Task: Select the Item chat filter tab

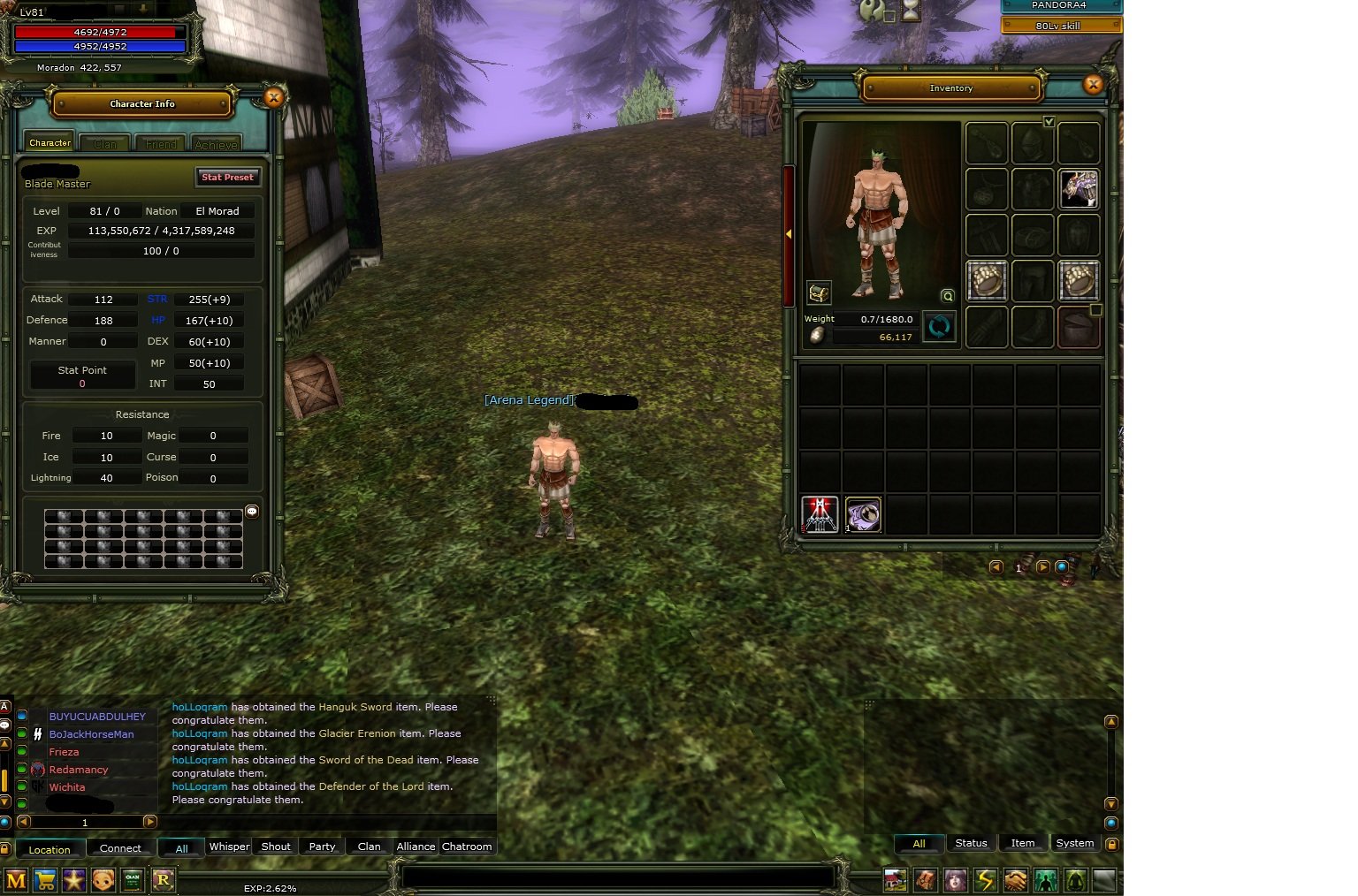Action: pyautogui.click(x=1023, y=843)
